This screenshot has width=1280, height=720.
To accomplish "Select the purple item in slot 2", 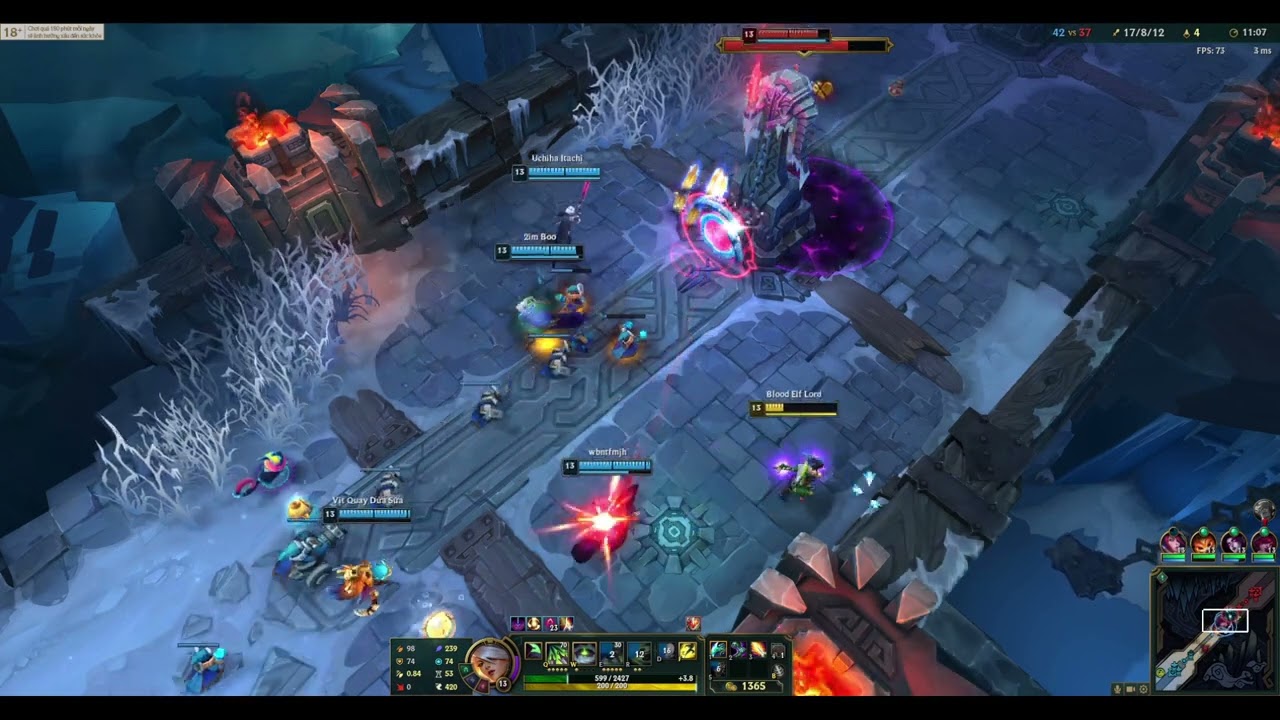I will point(738,651).
